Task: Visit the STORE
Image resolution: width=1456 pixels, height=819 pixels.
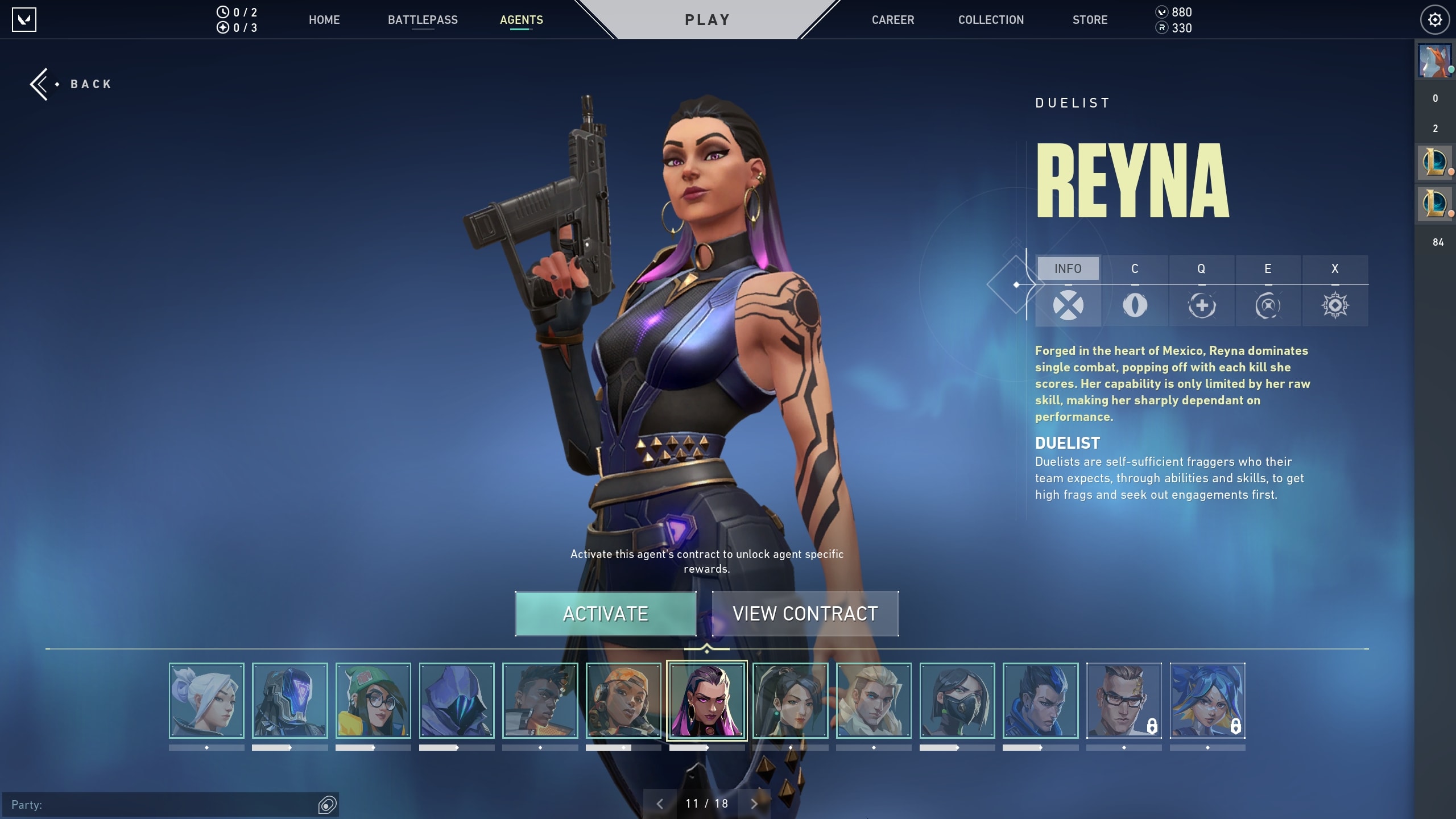Action: click(x=1090, y=20)
